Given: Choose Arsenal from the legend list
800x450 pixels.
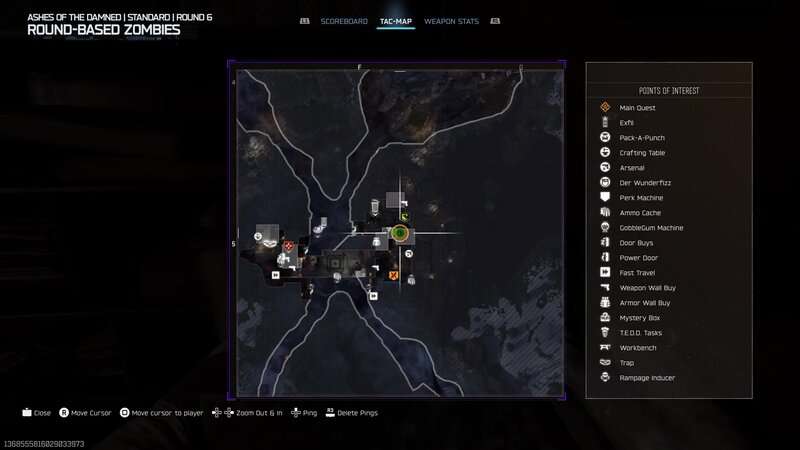Looking at the screenshot, I should pos(631,167).
